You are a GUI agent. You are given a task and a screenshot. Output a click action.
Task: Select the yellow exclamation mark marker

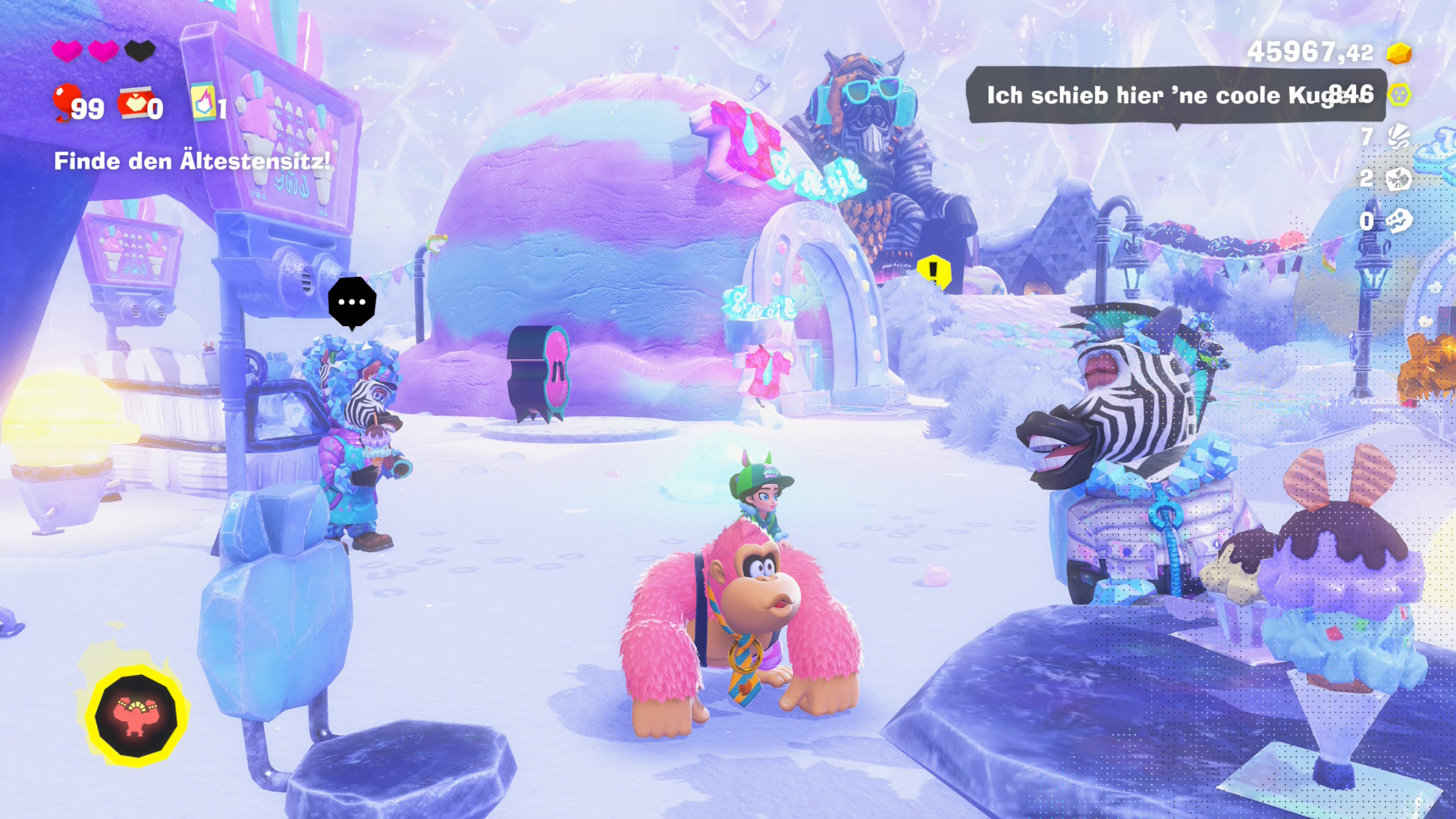point(934,270)
